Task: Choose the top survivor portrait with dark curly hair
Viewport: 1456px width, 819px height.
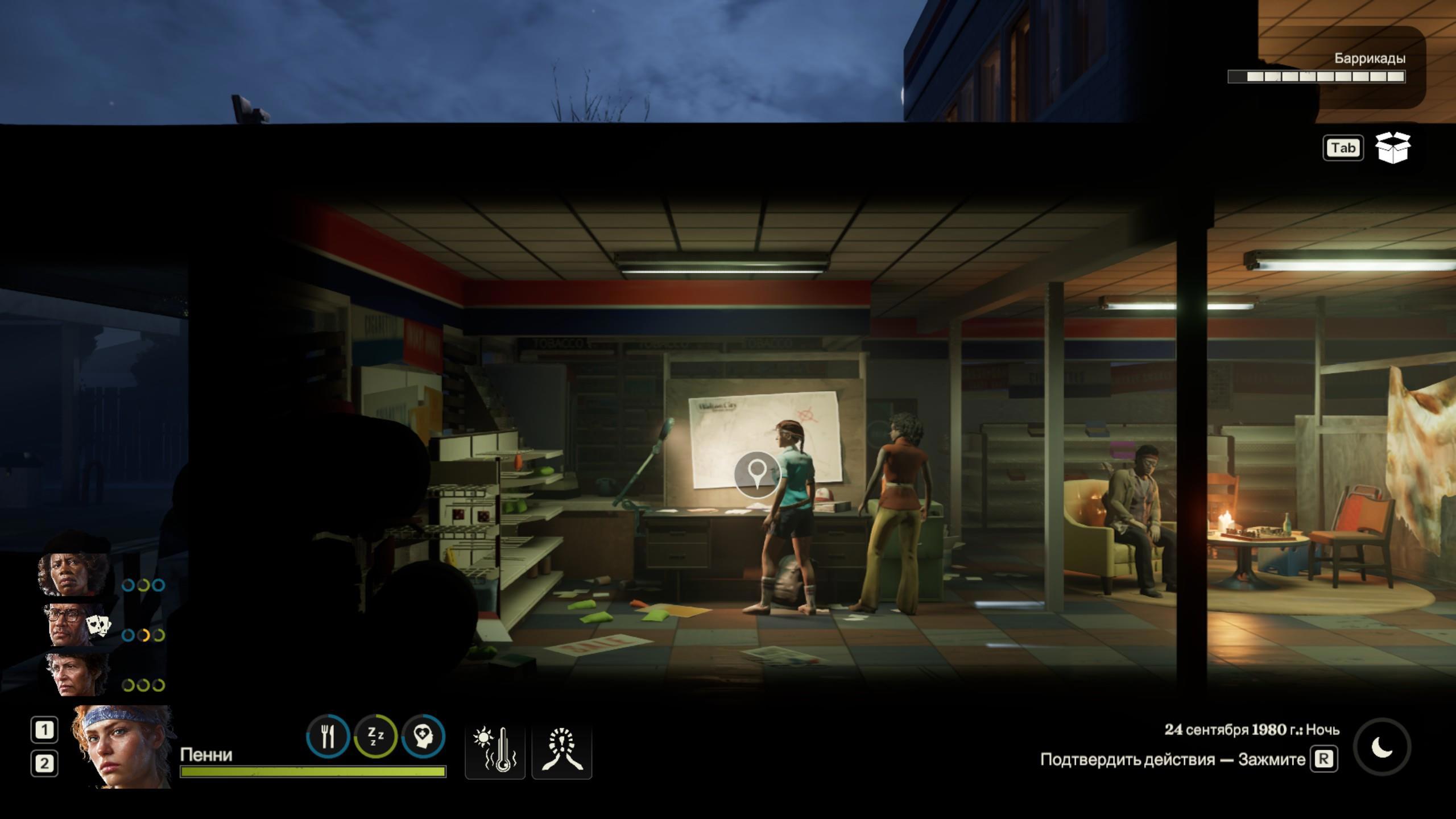Action: [x=74, y=573]
